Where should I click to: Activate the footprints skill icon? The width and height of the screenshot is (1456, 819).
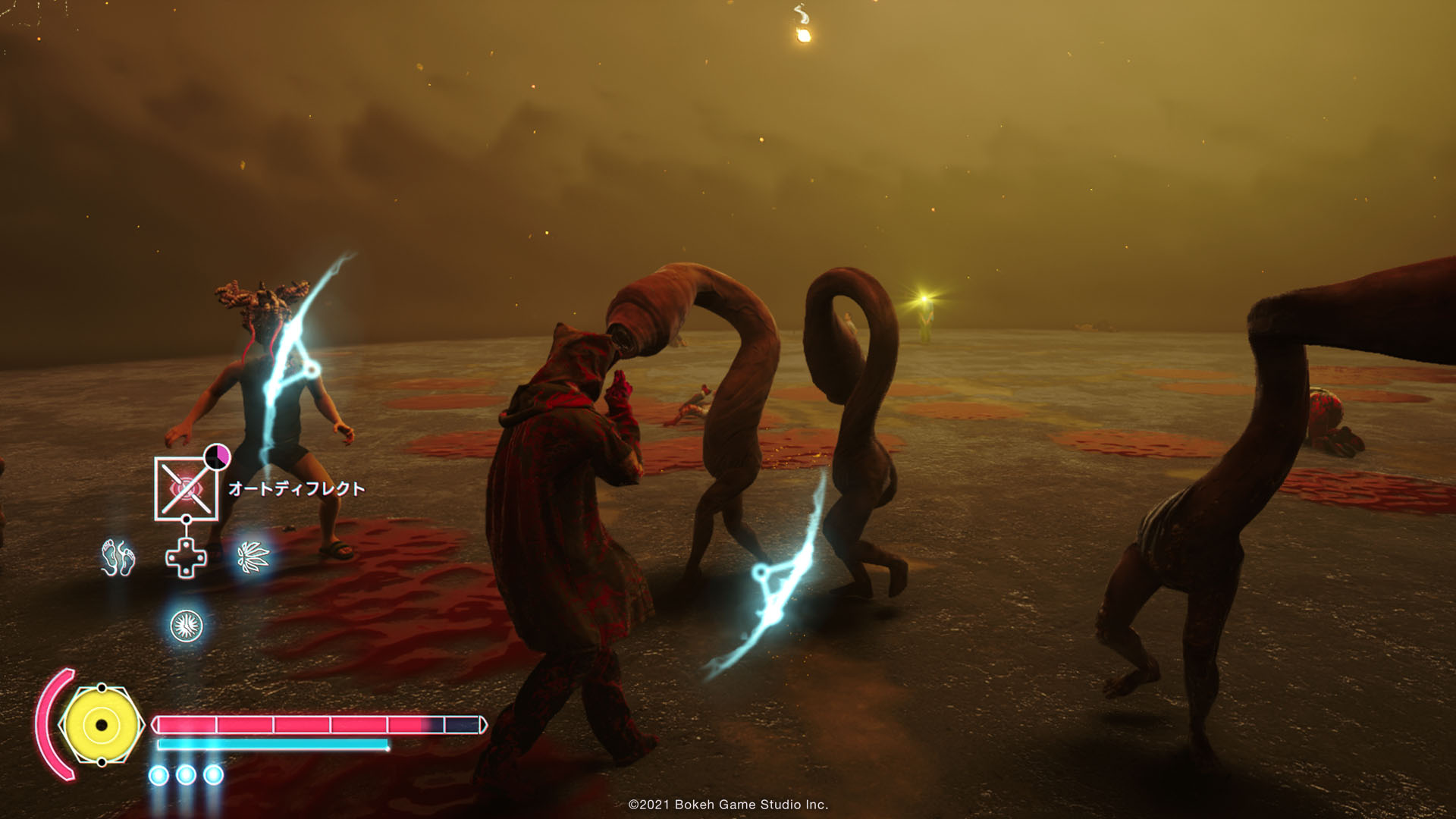[118, 558]
